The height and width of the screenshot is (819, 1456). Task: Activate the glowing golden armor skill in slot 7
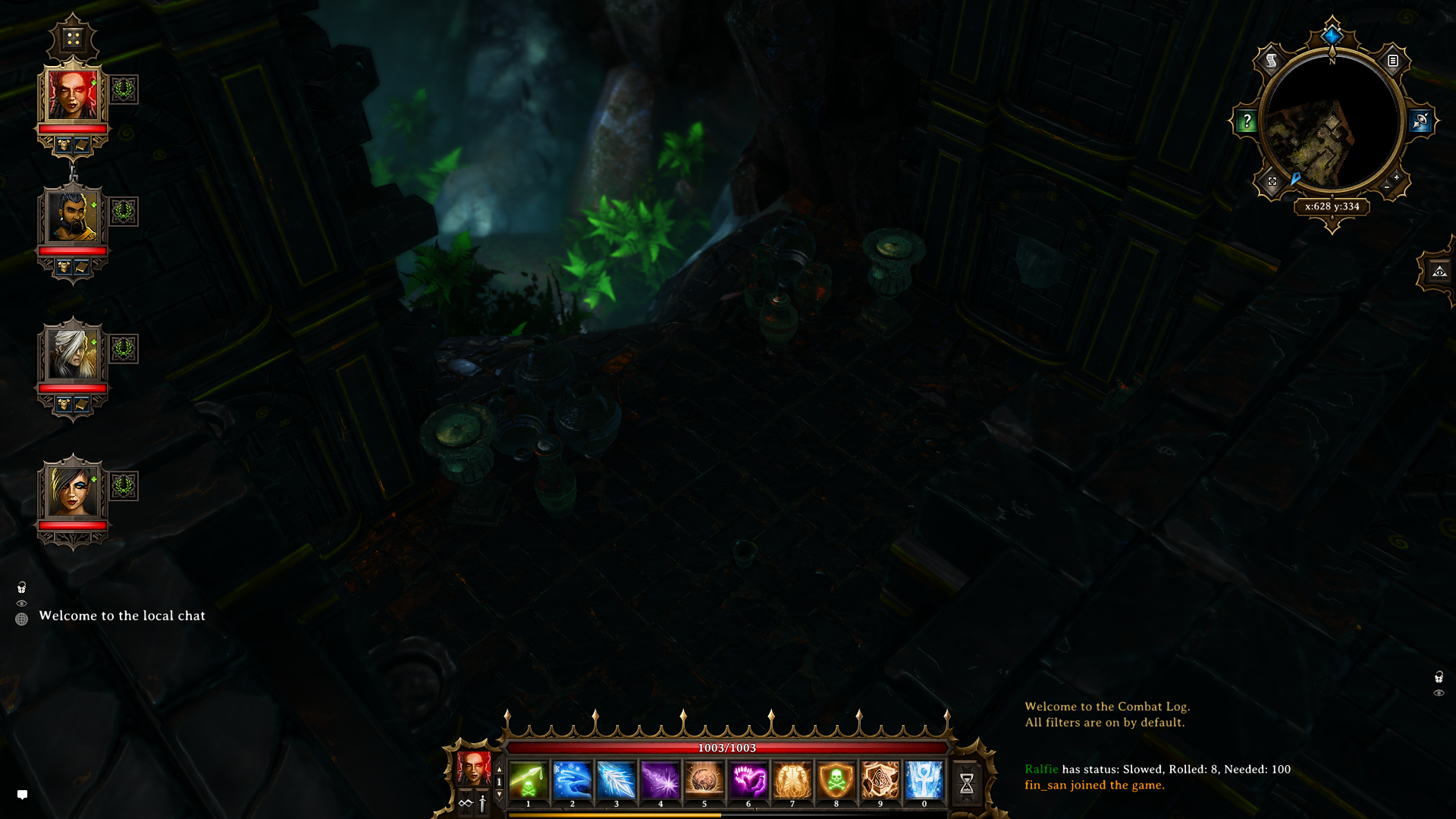(792, 780)
